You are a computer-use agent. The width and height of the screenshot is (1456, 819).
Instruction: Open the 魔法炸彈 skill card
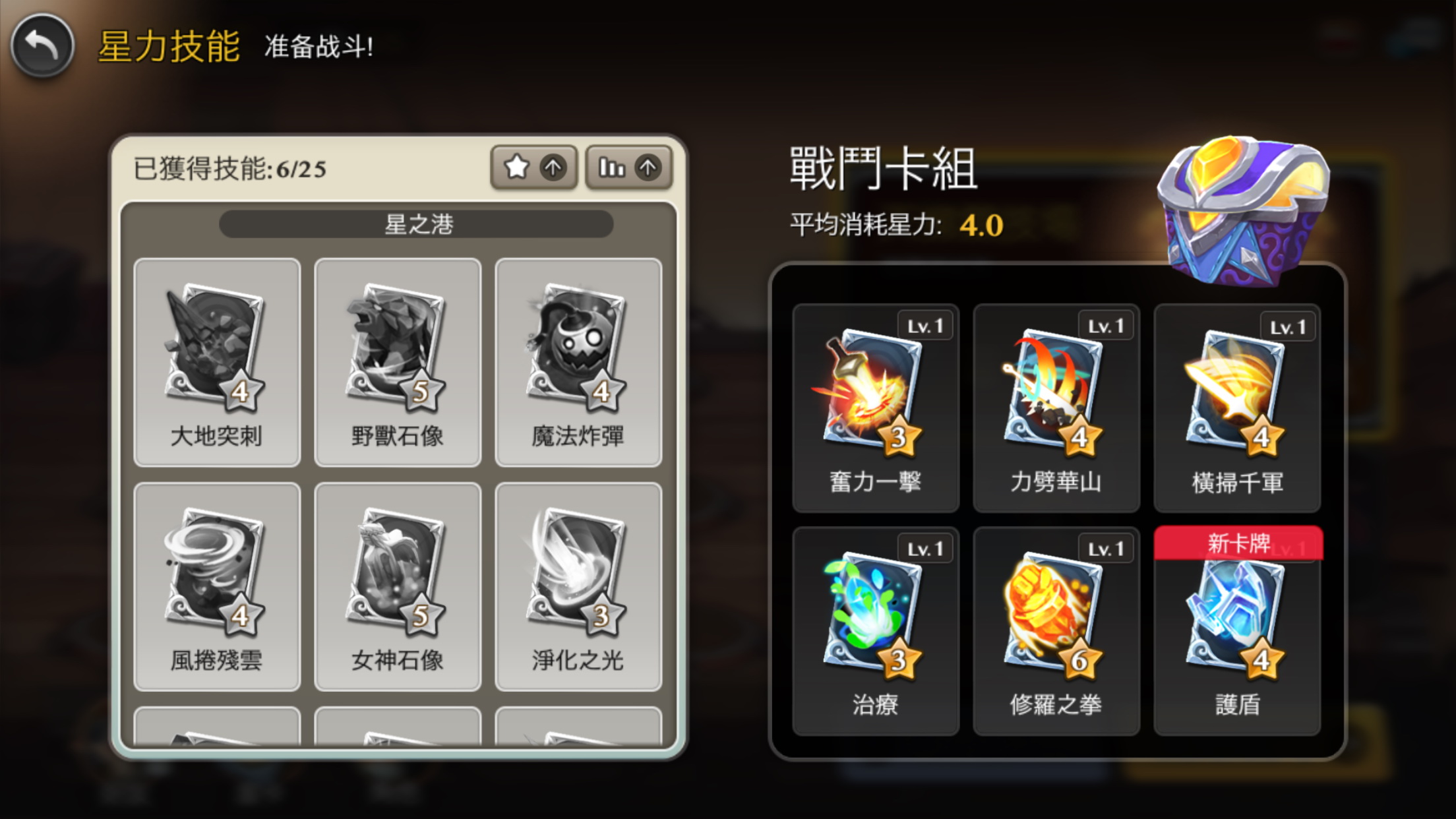tap(578, 359)
